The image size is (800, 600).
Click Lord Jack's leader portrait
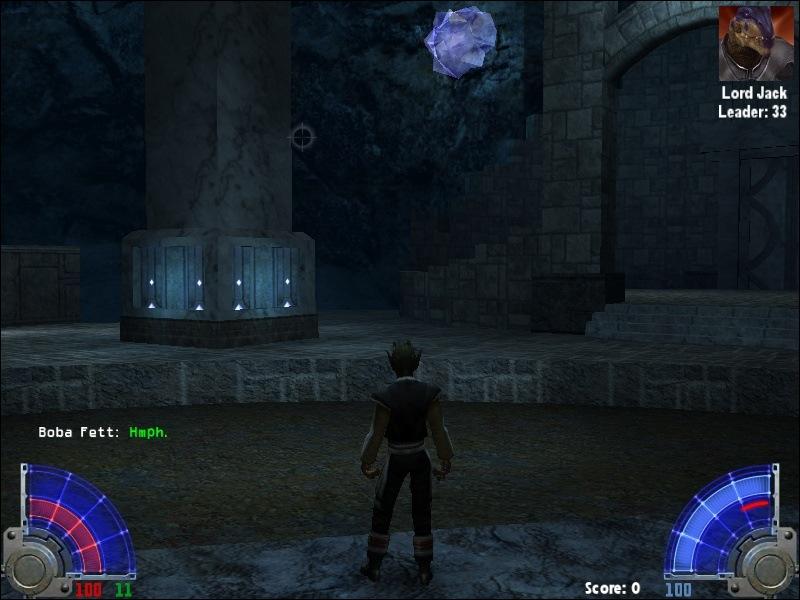point(752,43)
